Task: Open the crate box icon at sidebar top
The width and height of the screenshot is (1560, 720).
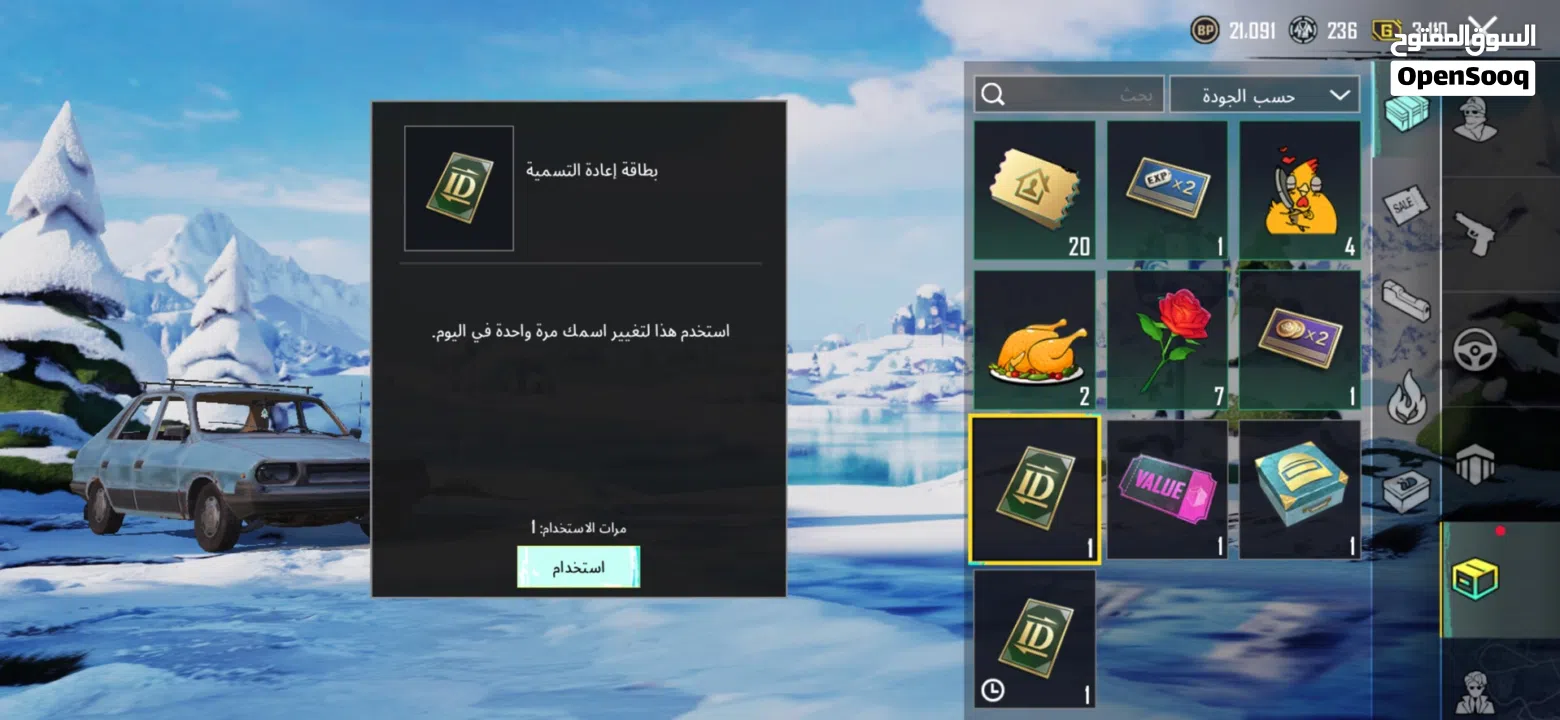Action: (1405, 115)
